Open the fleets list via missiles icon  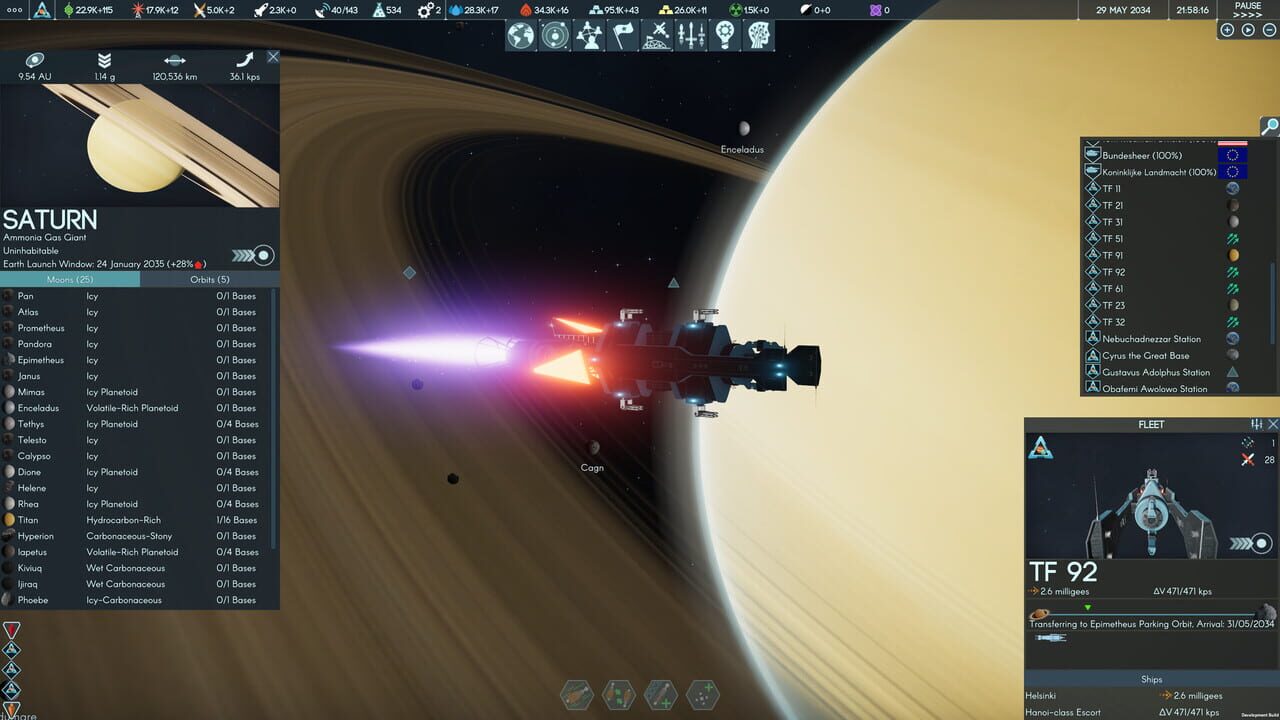coord(691,36)
